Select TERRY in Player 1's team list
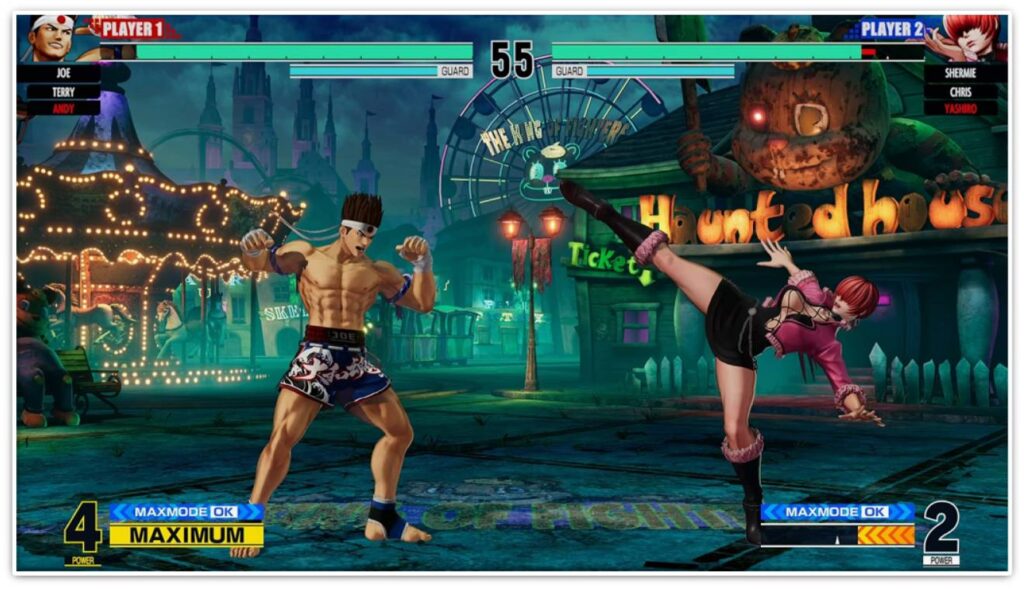The width and height of the screenshot is (1024, 589). click(63, 91)
